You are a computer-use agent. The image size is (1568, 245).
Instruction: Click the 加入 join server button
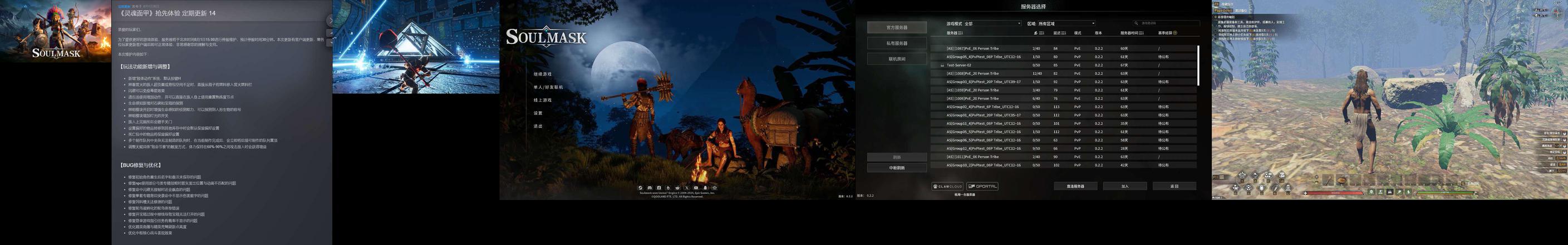(x=1125, y=186)
